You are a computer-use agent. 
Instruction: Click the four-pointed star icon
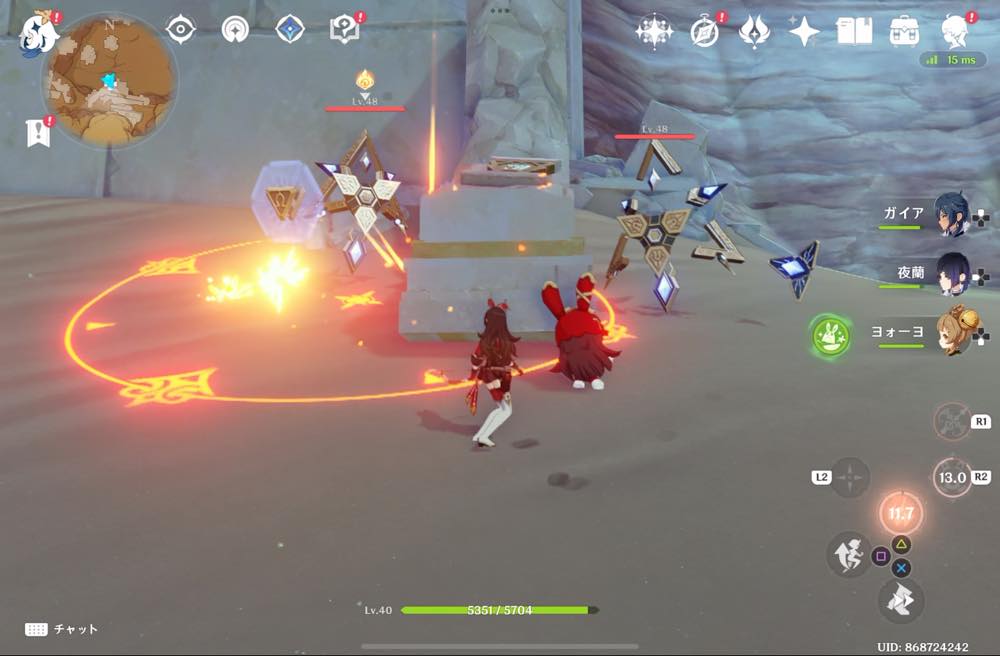(x=804, y=32)
